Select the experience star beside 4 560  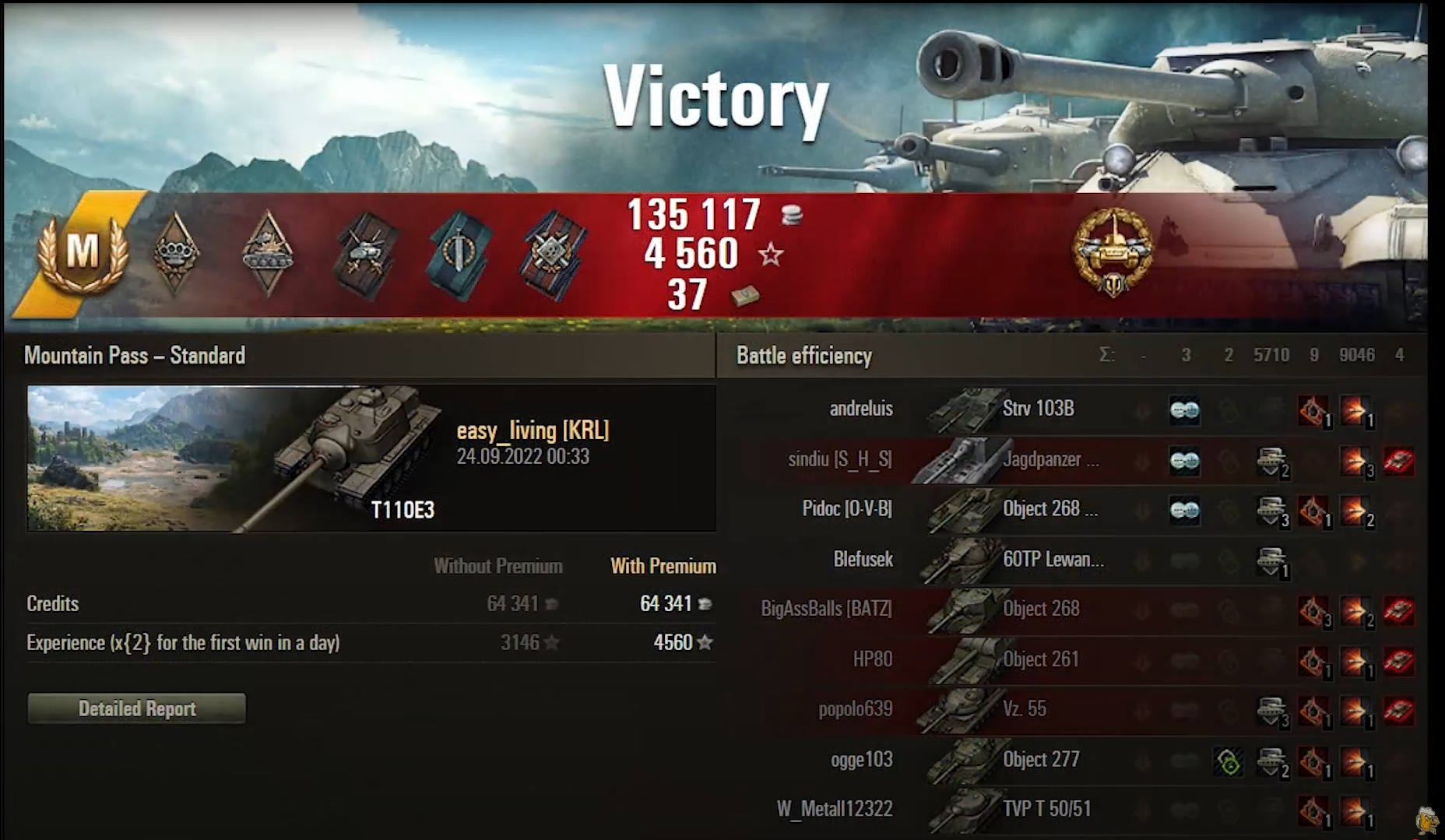click(x=770, y=252)
